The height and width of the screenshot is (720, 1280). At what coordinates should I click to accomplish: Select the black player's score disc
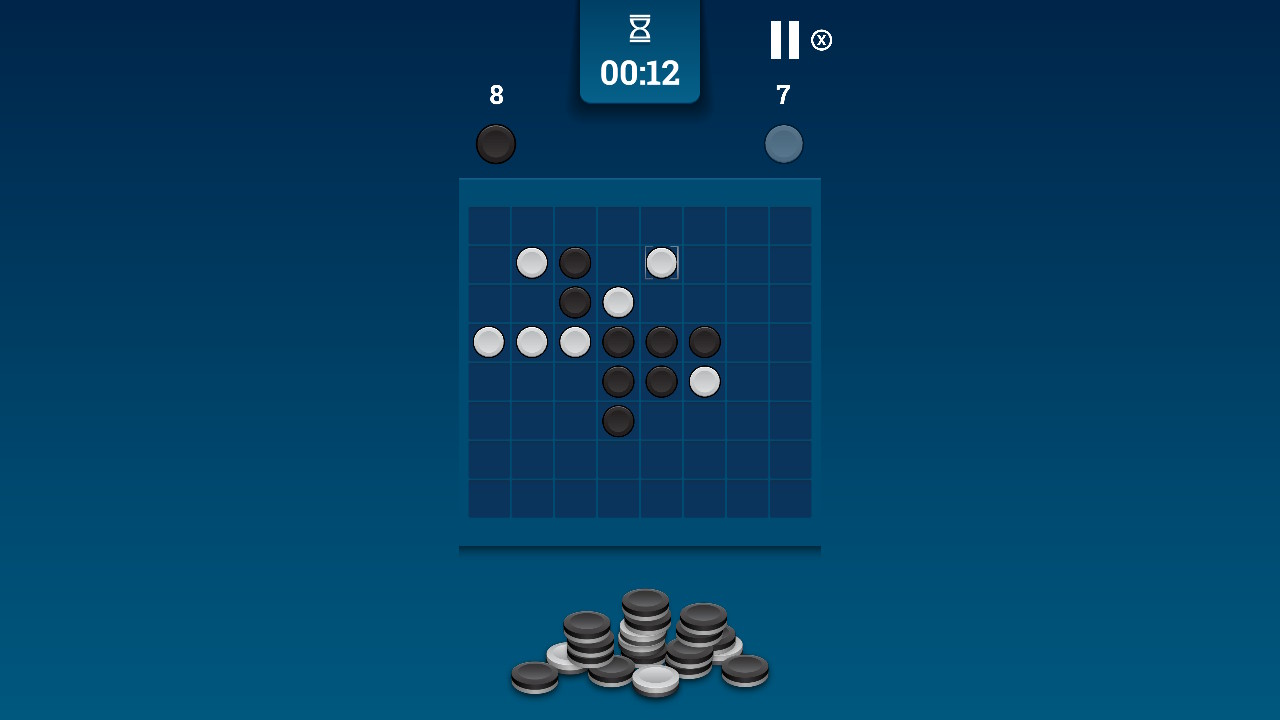click(496, 143)
